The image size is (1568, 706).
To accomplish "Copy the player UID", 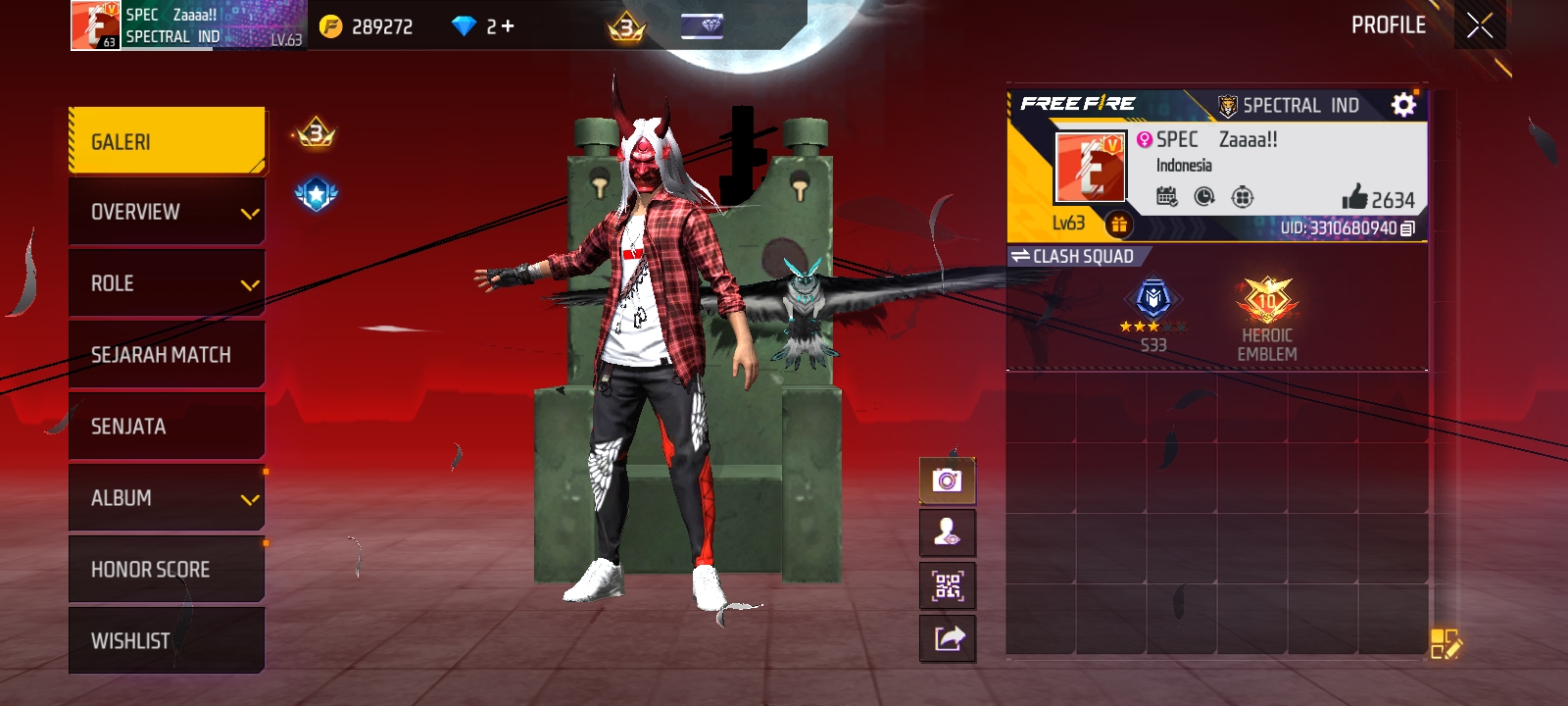I will tap(1407, 228).
